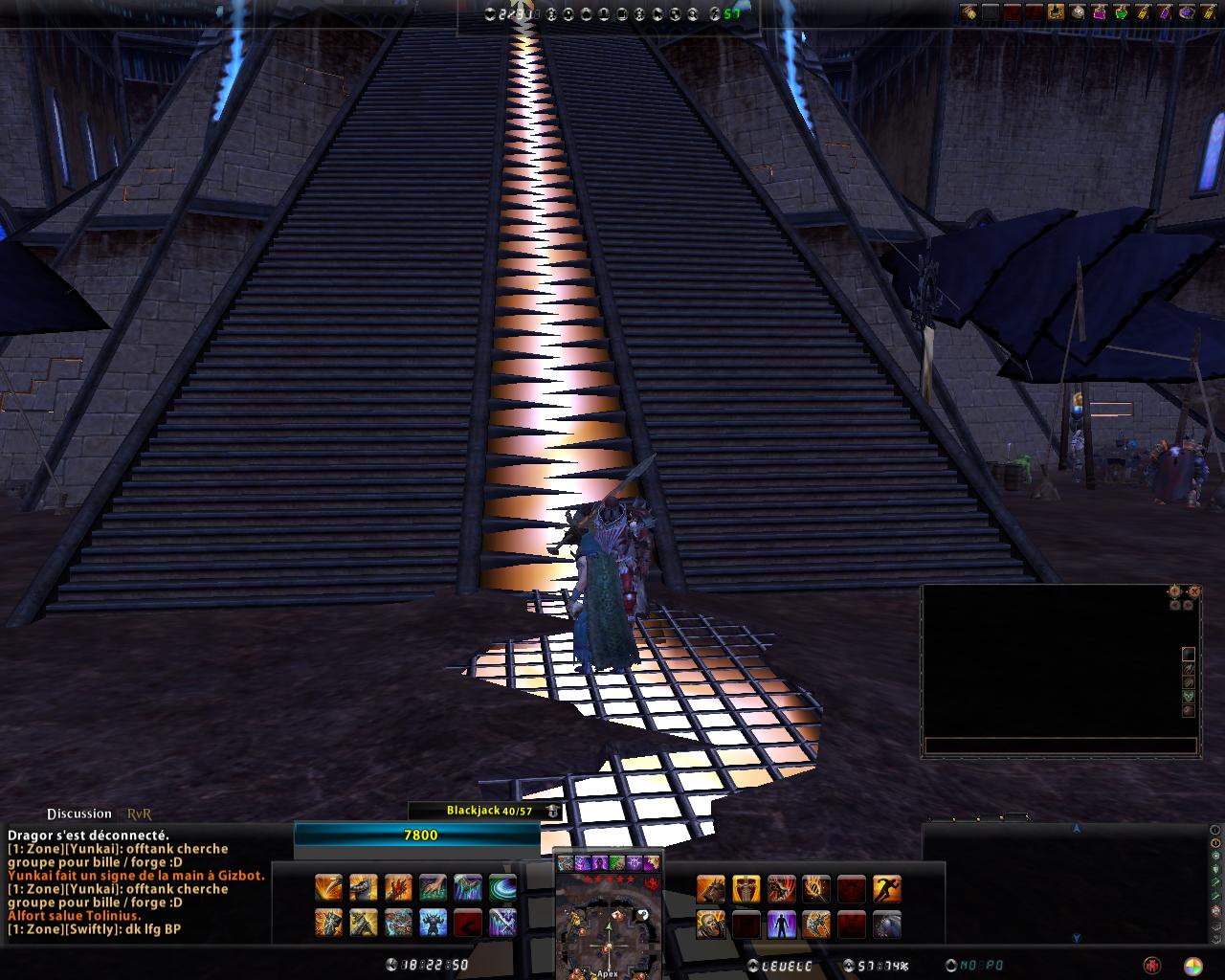Use the green reaching hand ability
The width and height of the screenshot is (1225, 980).
click(433, 889)
